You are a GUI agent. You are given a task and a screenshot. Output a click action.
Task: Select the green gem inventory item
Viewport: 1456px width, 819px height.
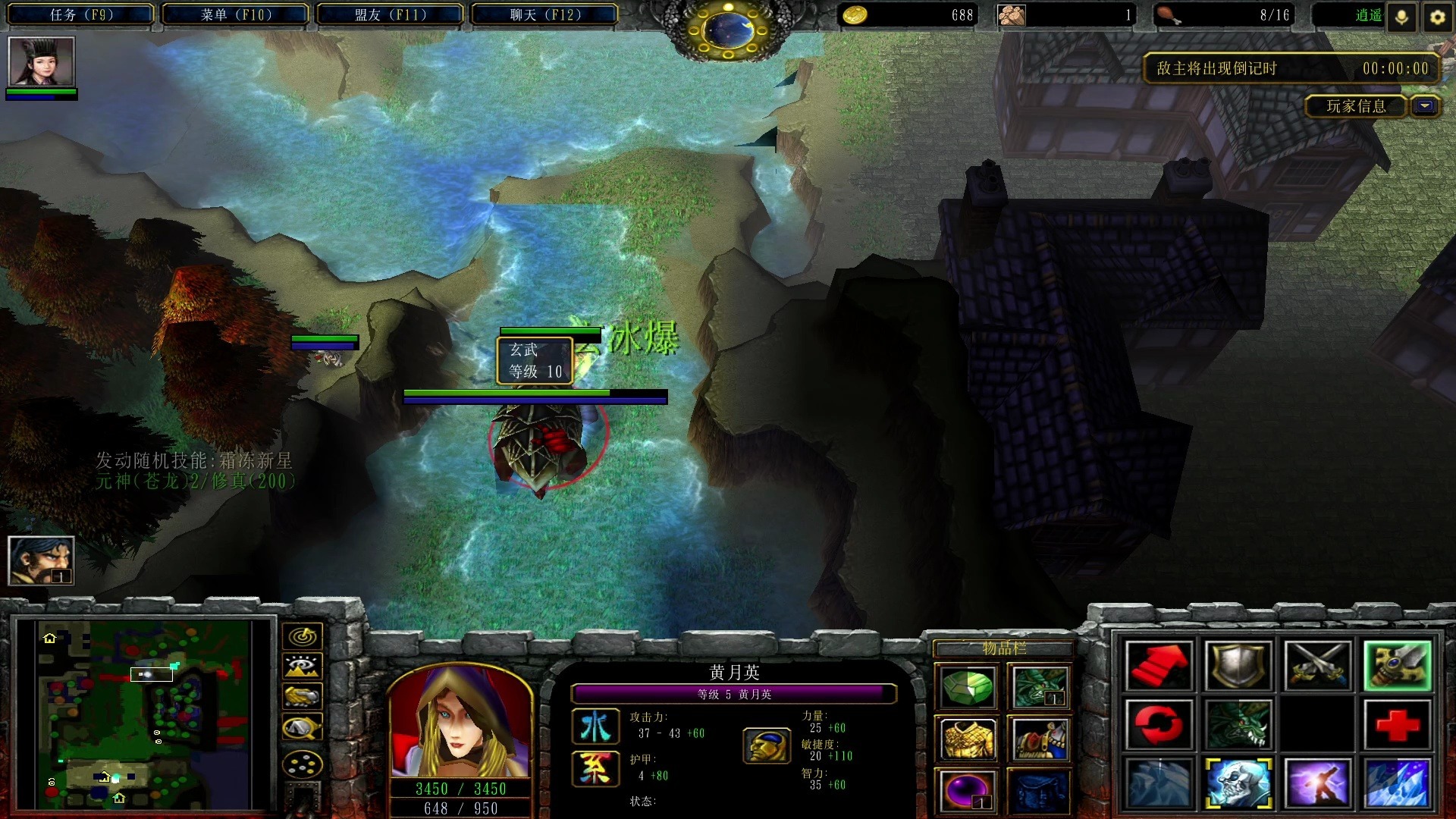tap(967, 688)
